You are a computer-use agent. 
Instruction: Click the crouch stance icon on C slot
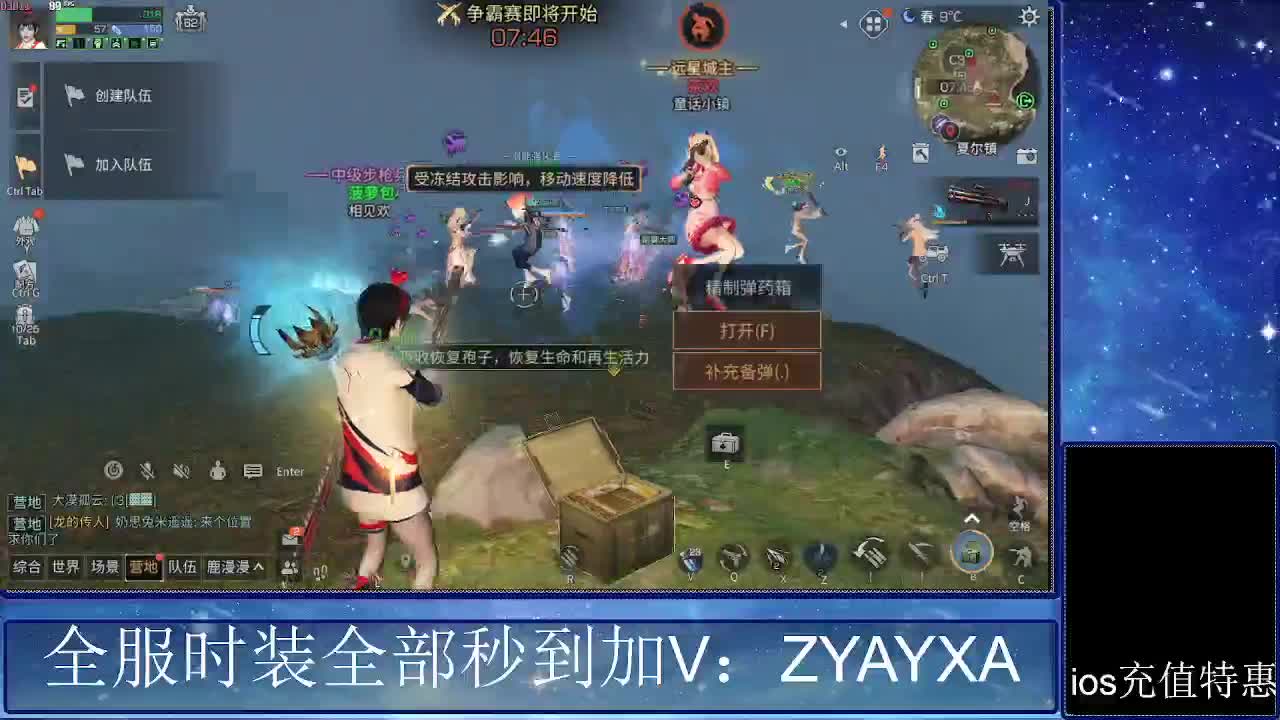(x=1020, y=557)
